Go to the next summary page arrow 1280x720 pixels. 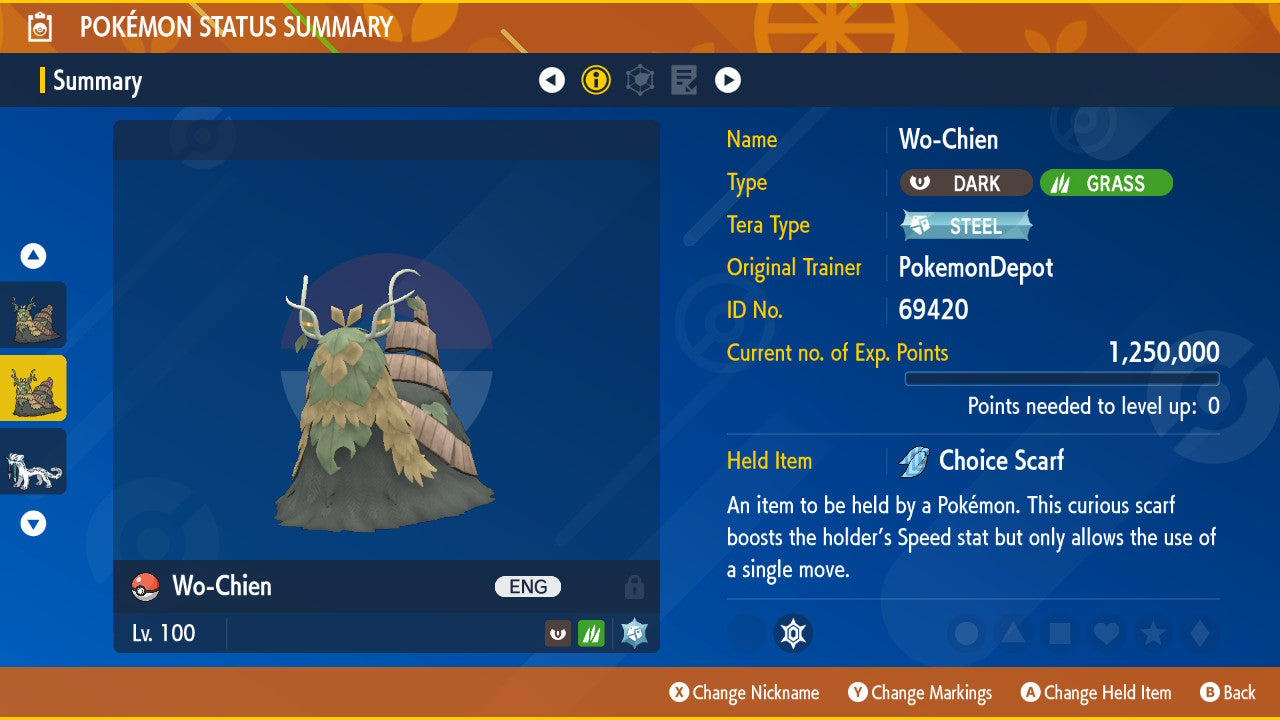point(728,80)
